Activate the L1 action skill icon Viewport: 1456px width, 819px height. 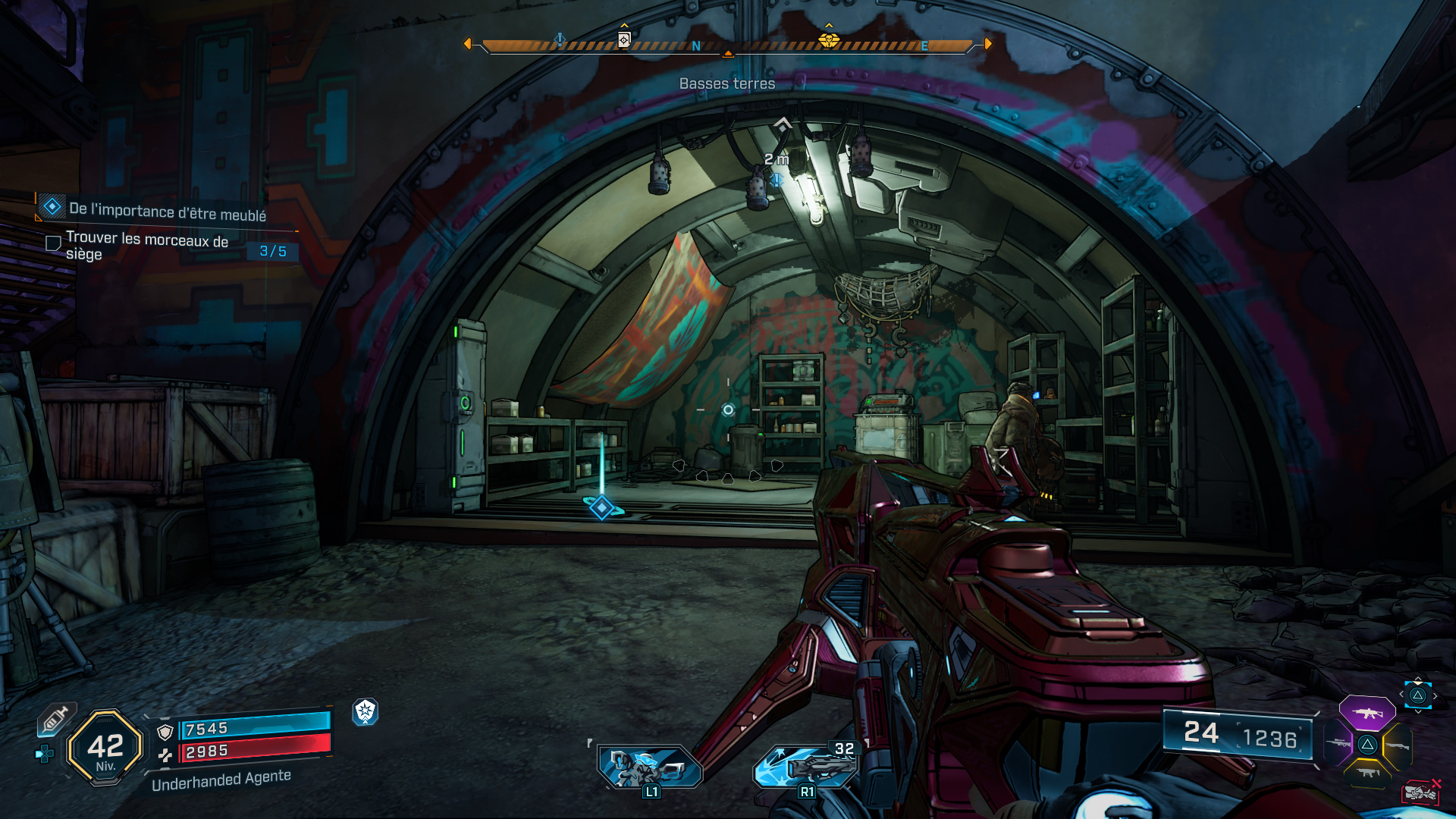pyautogui.click(x=650, y=766)
